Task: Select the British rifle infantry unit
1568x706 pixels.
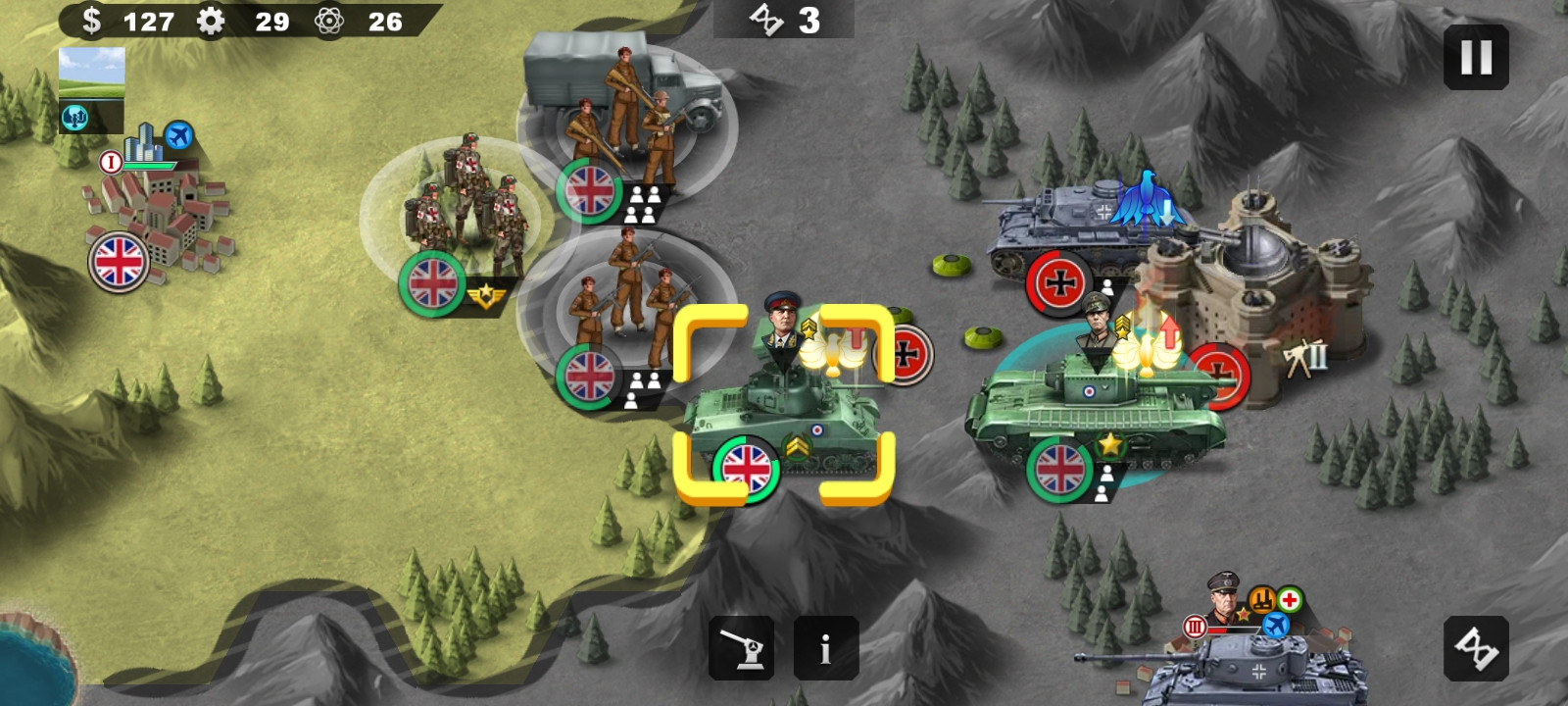Action: pyautogui.click(x=627, y=304)
